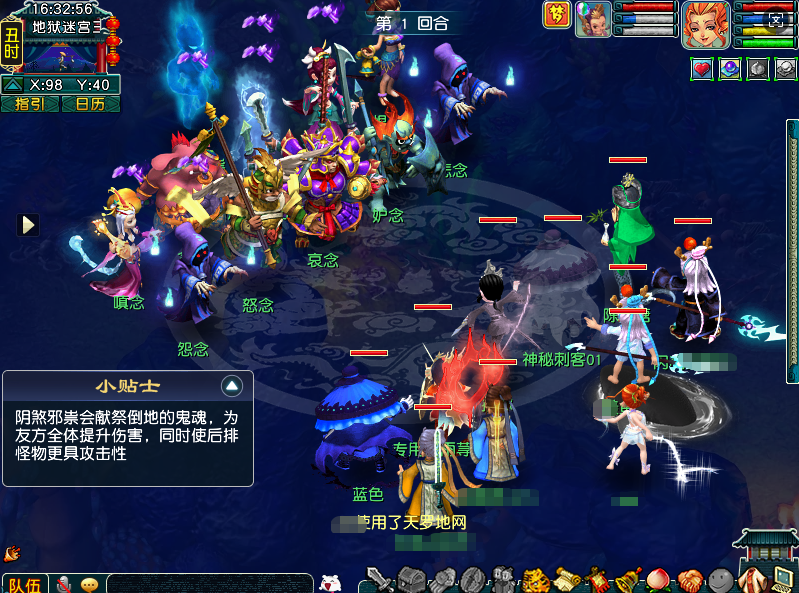Select the 队伍 team chat channel
The image size is (799, 593).
coord(24,584)
